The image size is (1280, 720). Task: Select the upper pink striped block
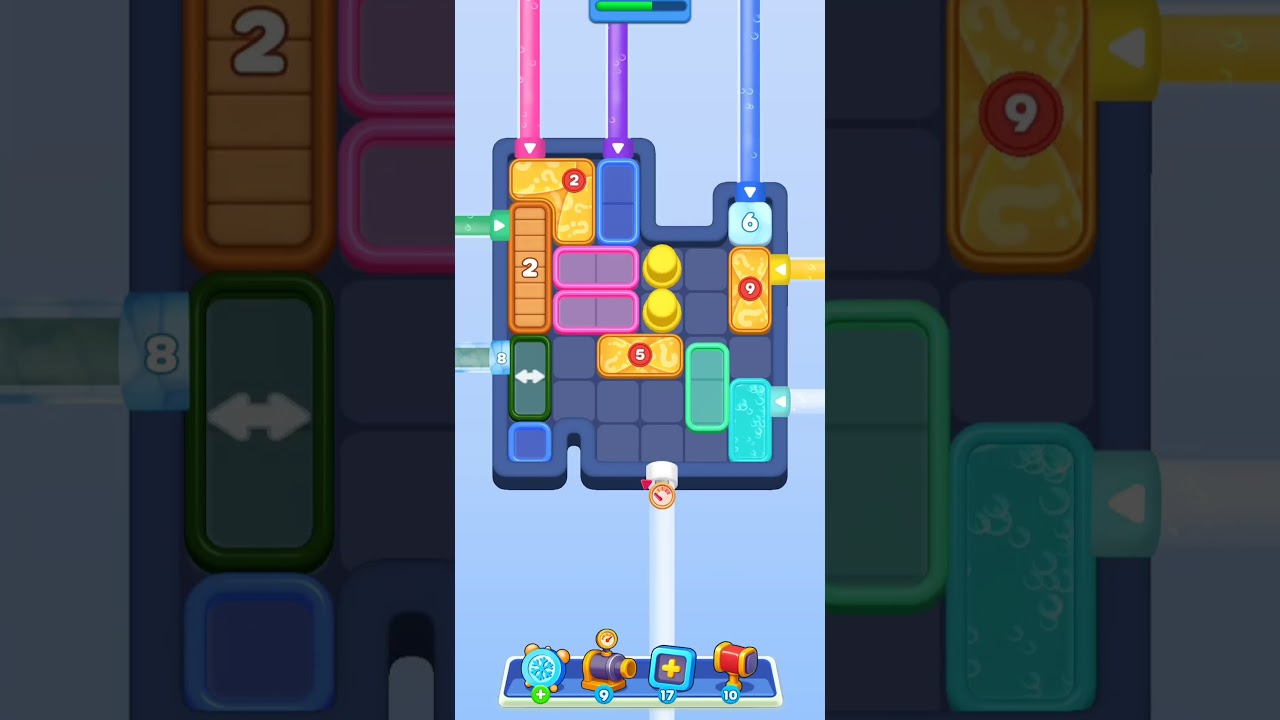(597, 268)
